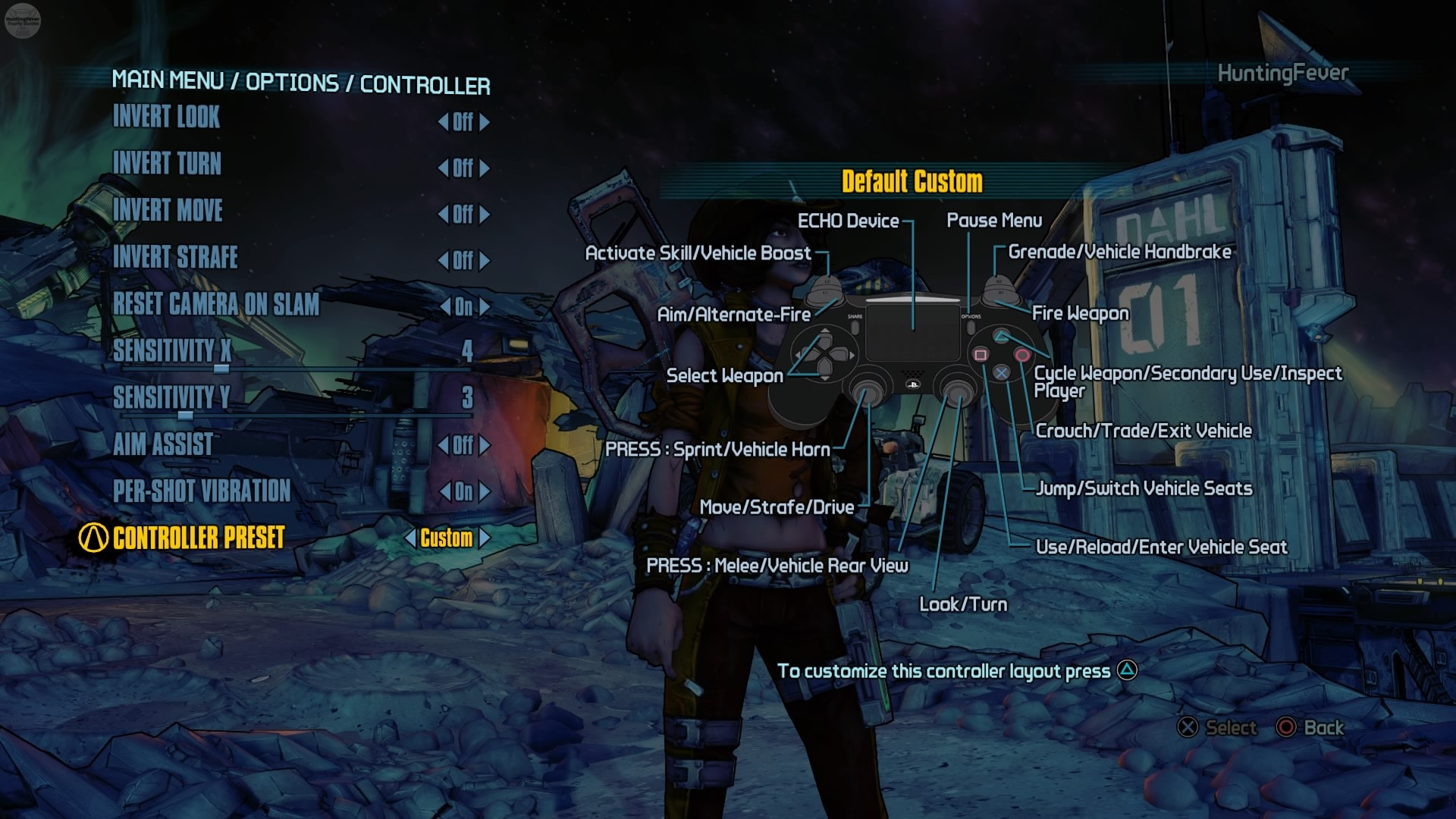The width and height of the screenshot is (1456, 819).
Task: Select the Controller Preset option
Action: click(x=199, y=538)
